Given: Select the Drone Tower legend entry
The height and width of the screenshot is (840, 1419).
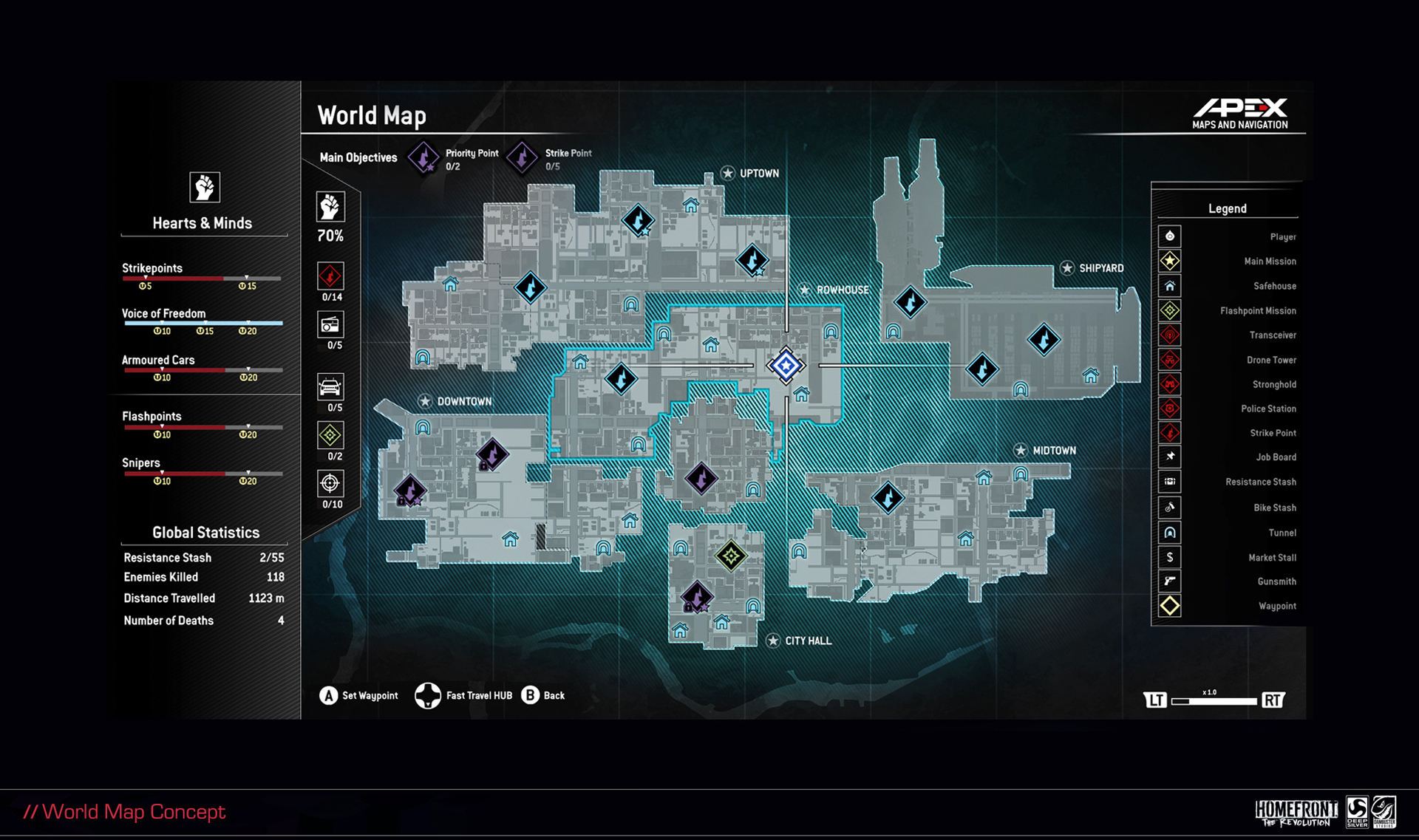Looking at the screenshot, I should point(1227,360).
